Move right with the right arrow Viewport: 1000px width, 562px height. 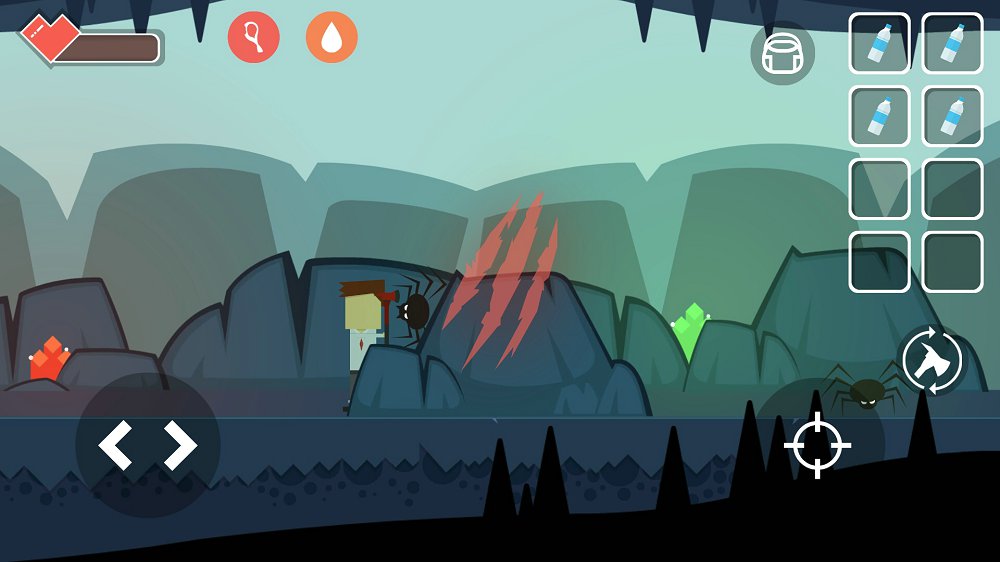[180, 445]
